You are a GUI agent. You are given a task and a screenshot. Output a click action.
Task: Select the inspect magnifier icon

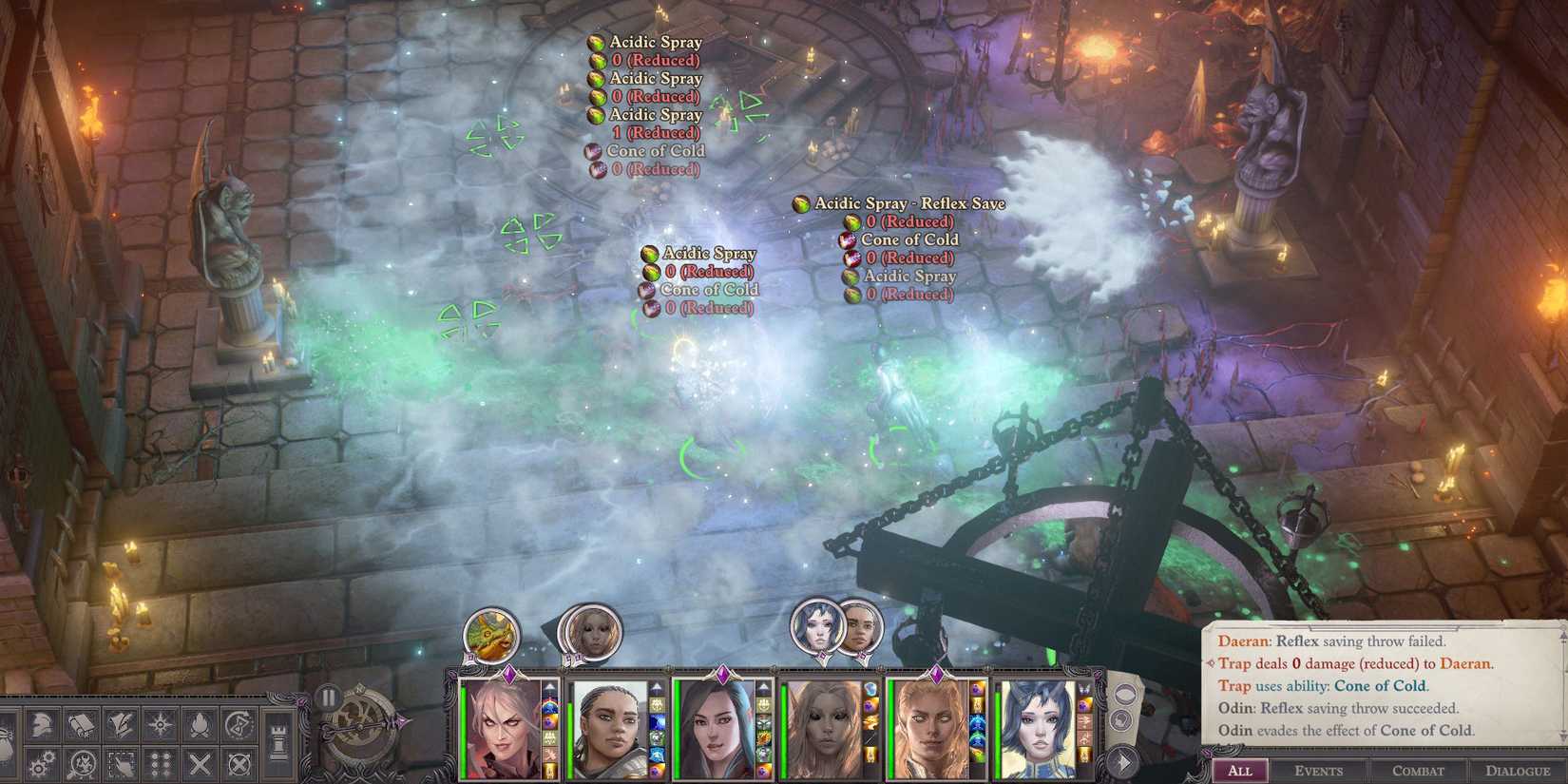82,765
